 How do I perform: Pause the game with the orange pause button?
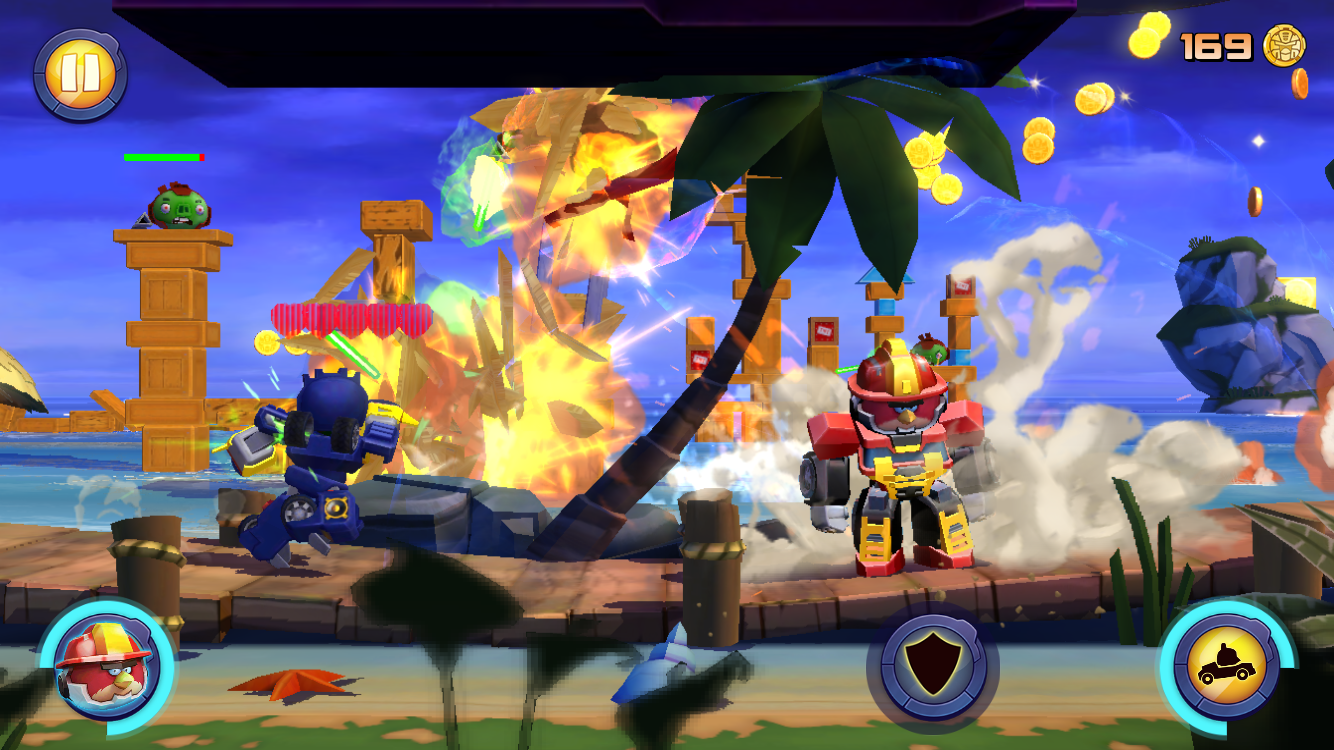coord(80,75)
